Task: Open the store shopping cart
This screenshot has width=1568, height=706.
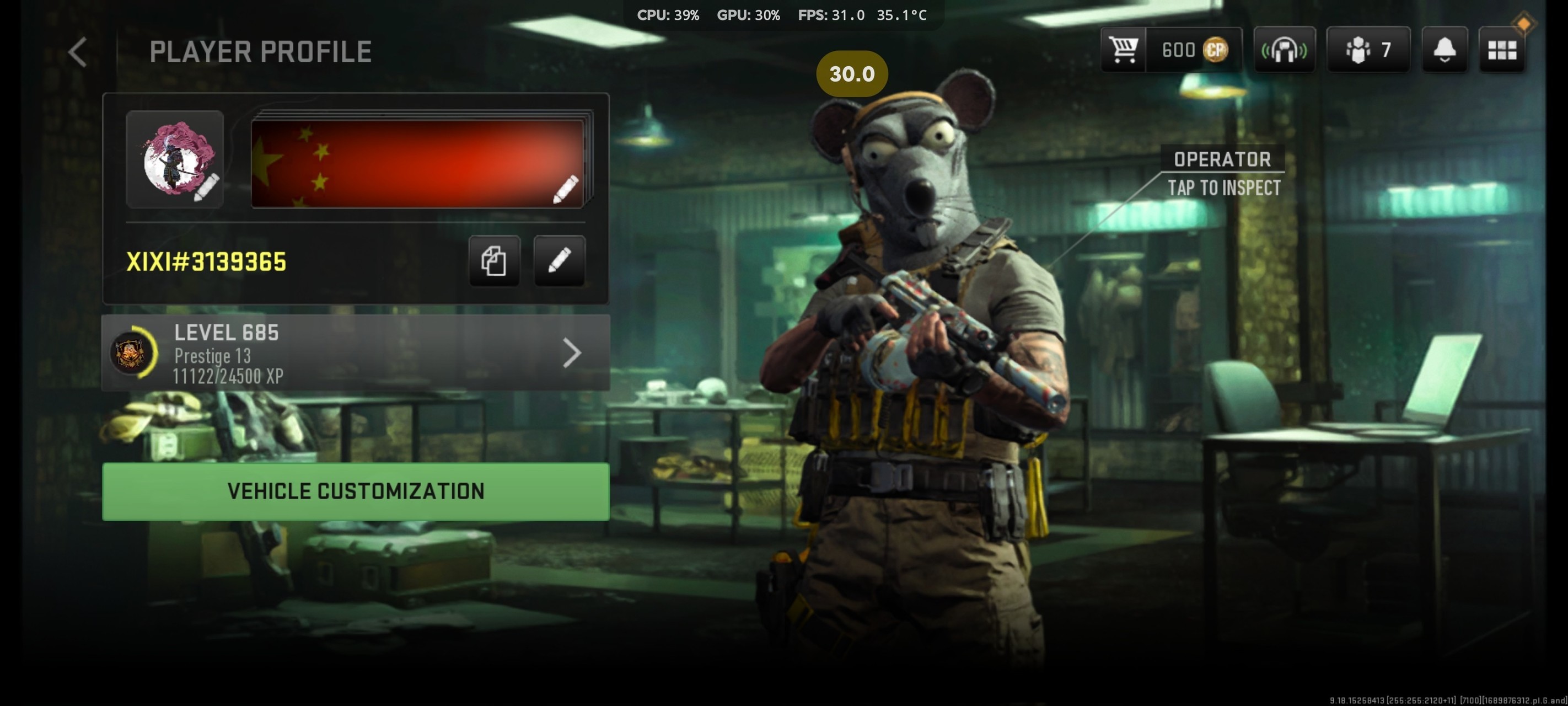Action: (x=1123, y=50)
